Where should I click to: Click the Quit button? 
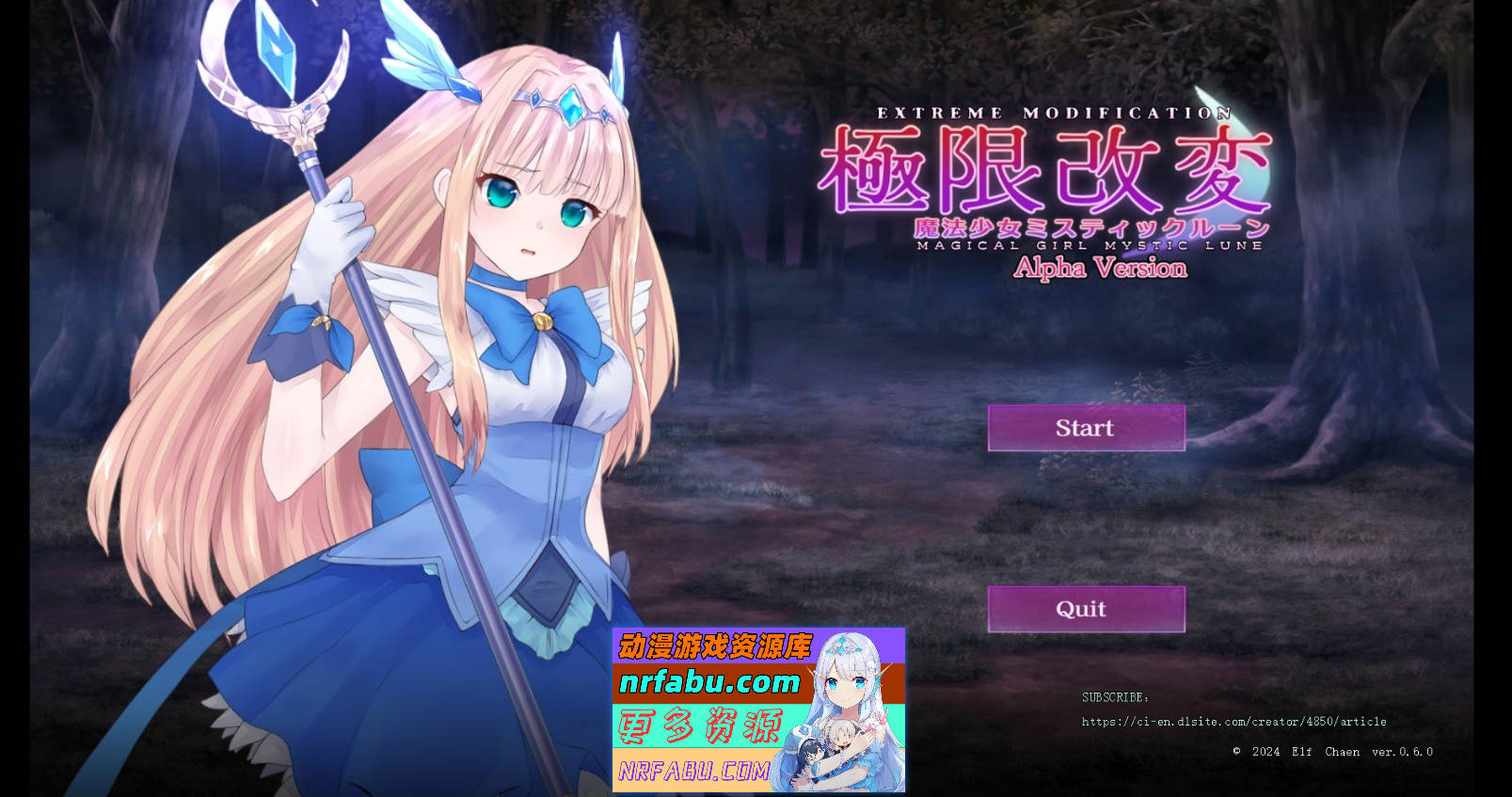[x=1086, y=609]
